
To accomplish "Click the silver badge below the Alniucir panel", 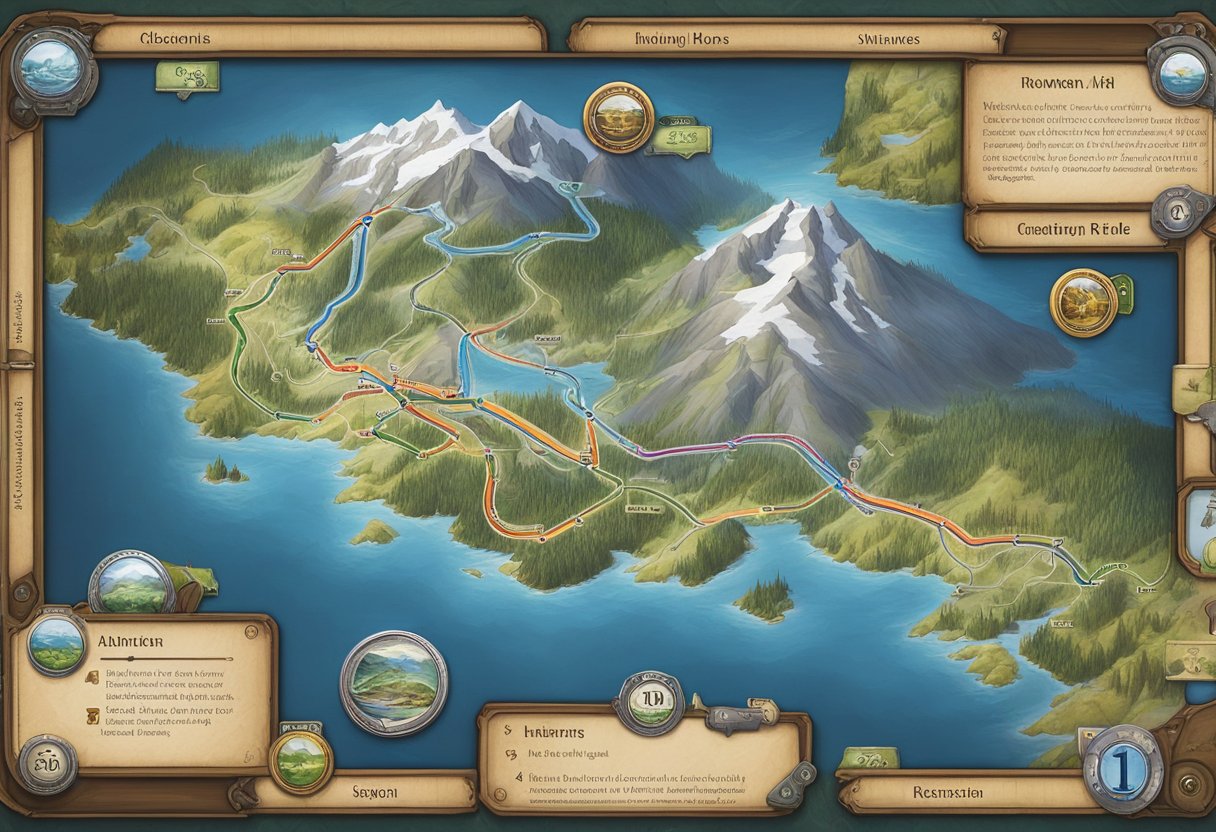I will (47, 764).
